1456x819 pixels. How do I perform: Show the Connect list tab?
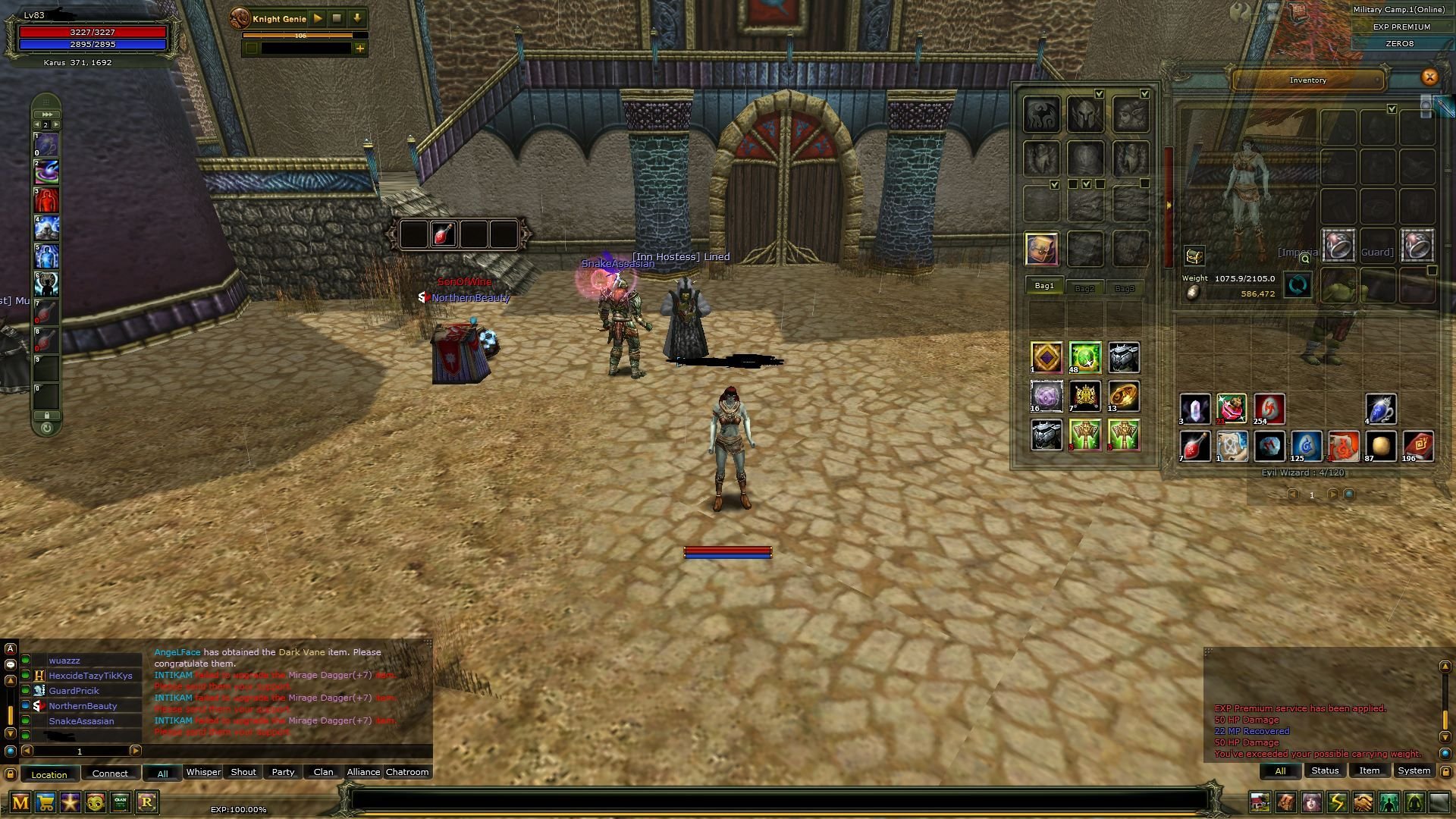click(110, 773)
